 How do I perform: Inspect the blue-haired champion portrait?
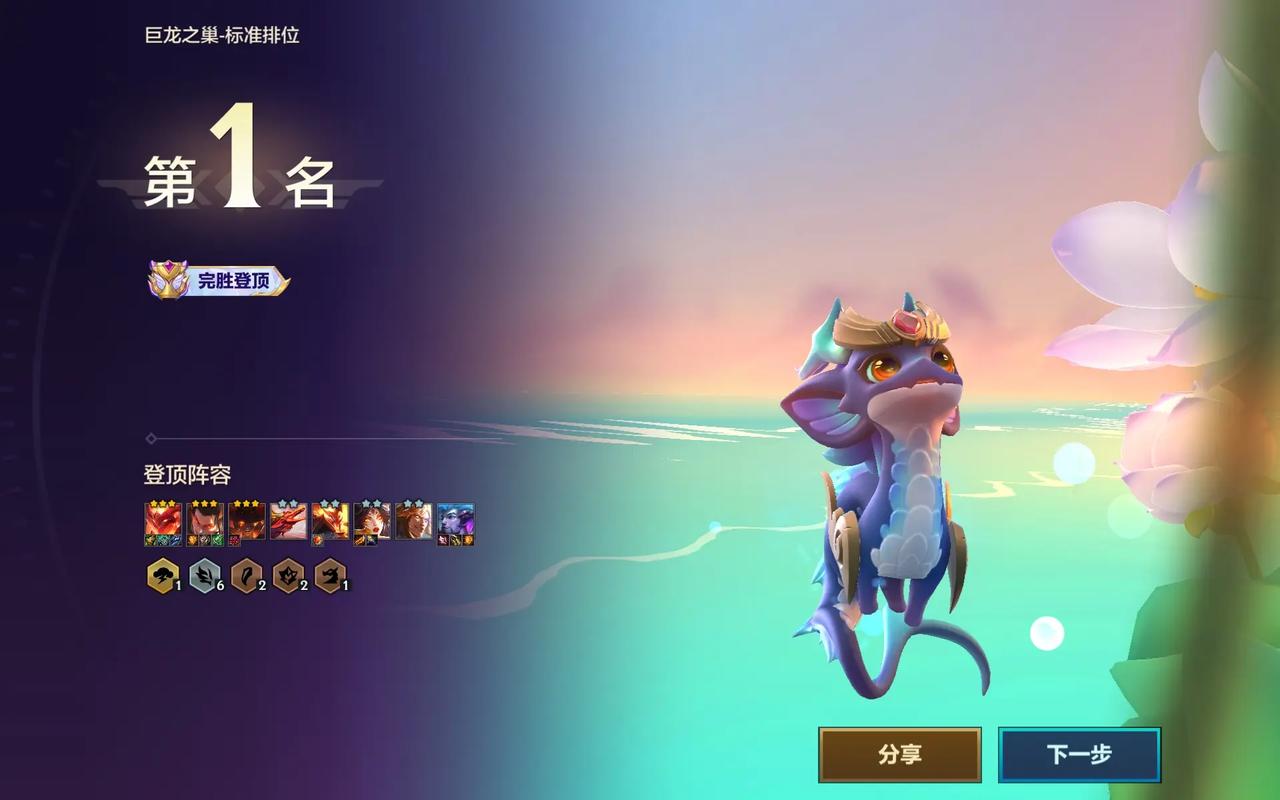[x=455, y=521]
